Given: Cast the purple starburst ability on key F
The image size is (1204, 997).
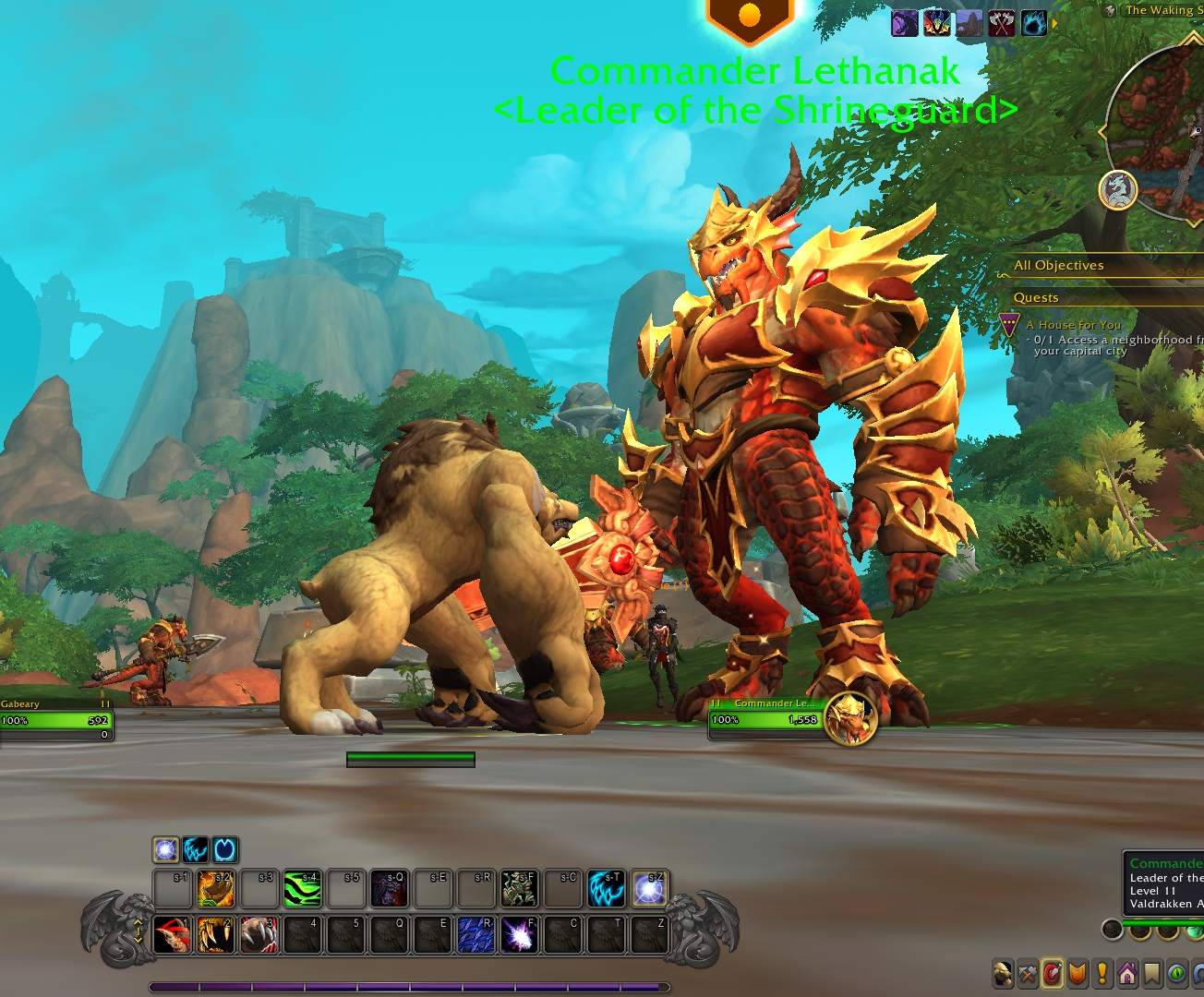Looking at the screenshot, I should [x=520, y=935].
